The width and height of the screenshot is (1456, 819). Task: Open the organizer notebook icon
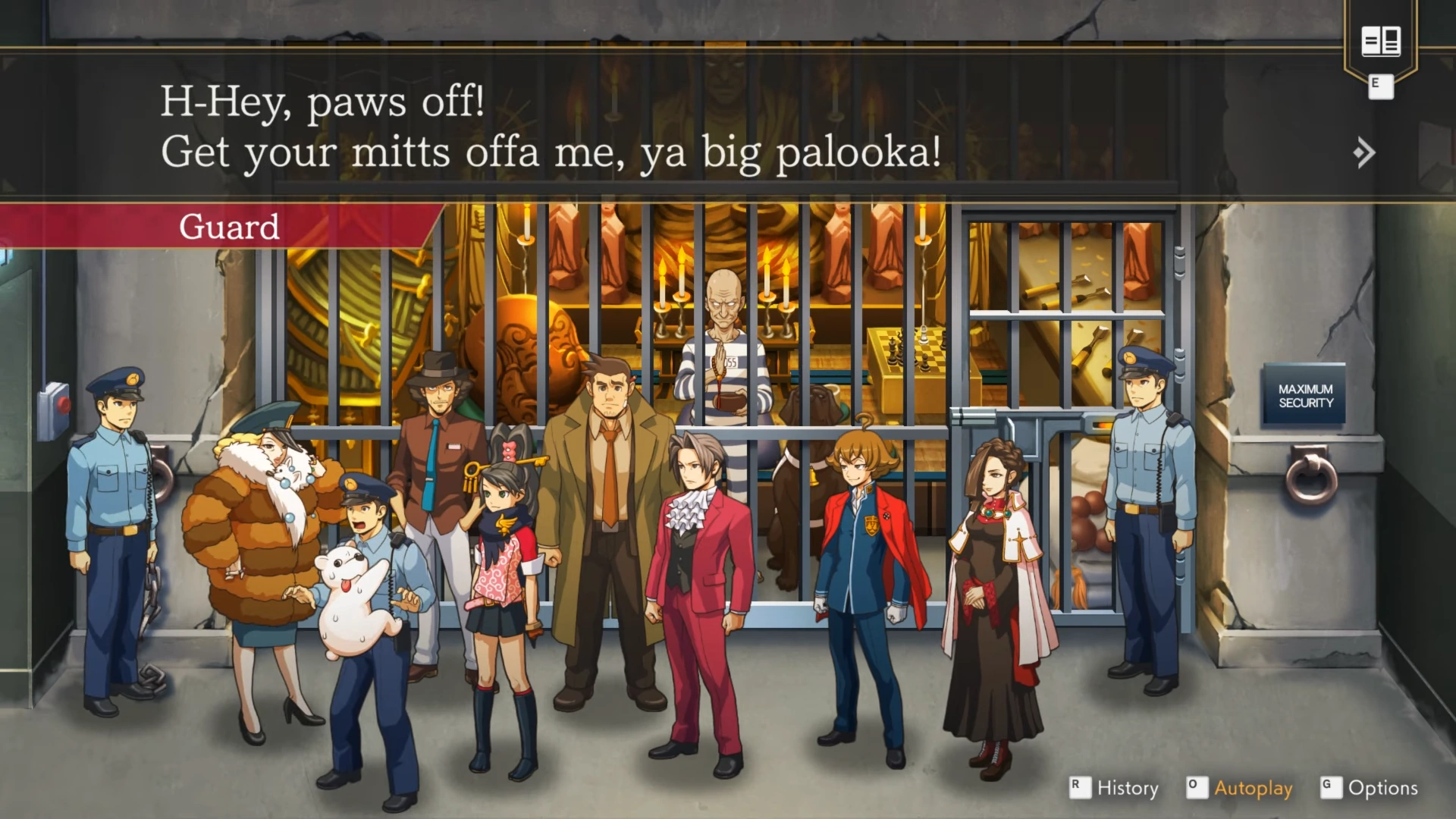pyautogui.click(x=1380, y=42)
